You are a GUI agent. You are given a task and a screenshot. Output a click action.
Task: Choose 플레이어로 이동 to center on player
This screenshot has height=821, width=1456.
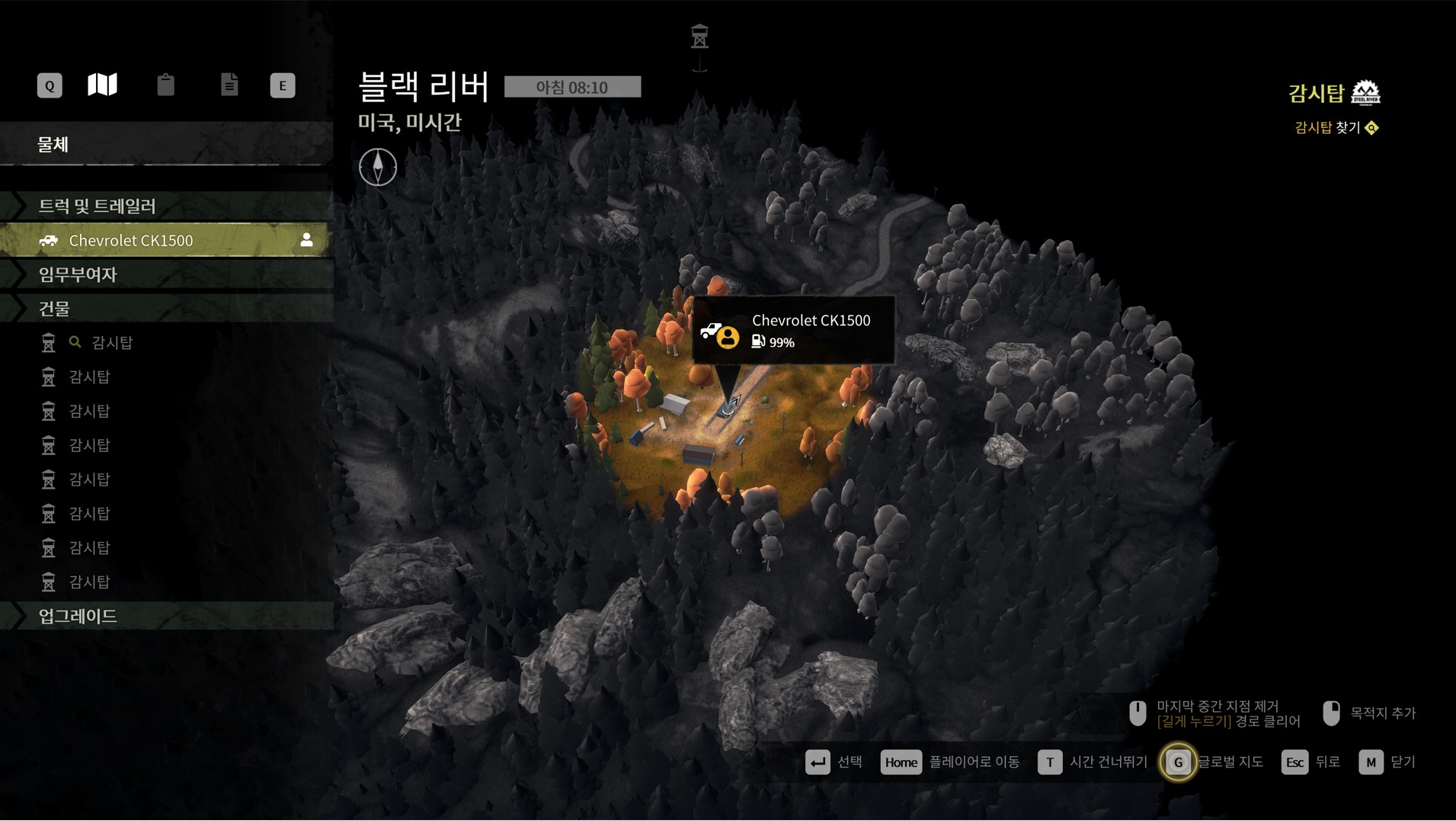click(949, 762)
